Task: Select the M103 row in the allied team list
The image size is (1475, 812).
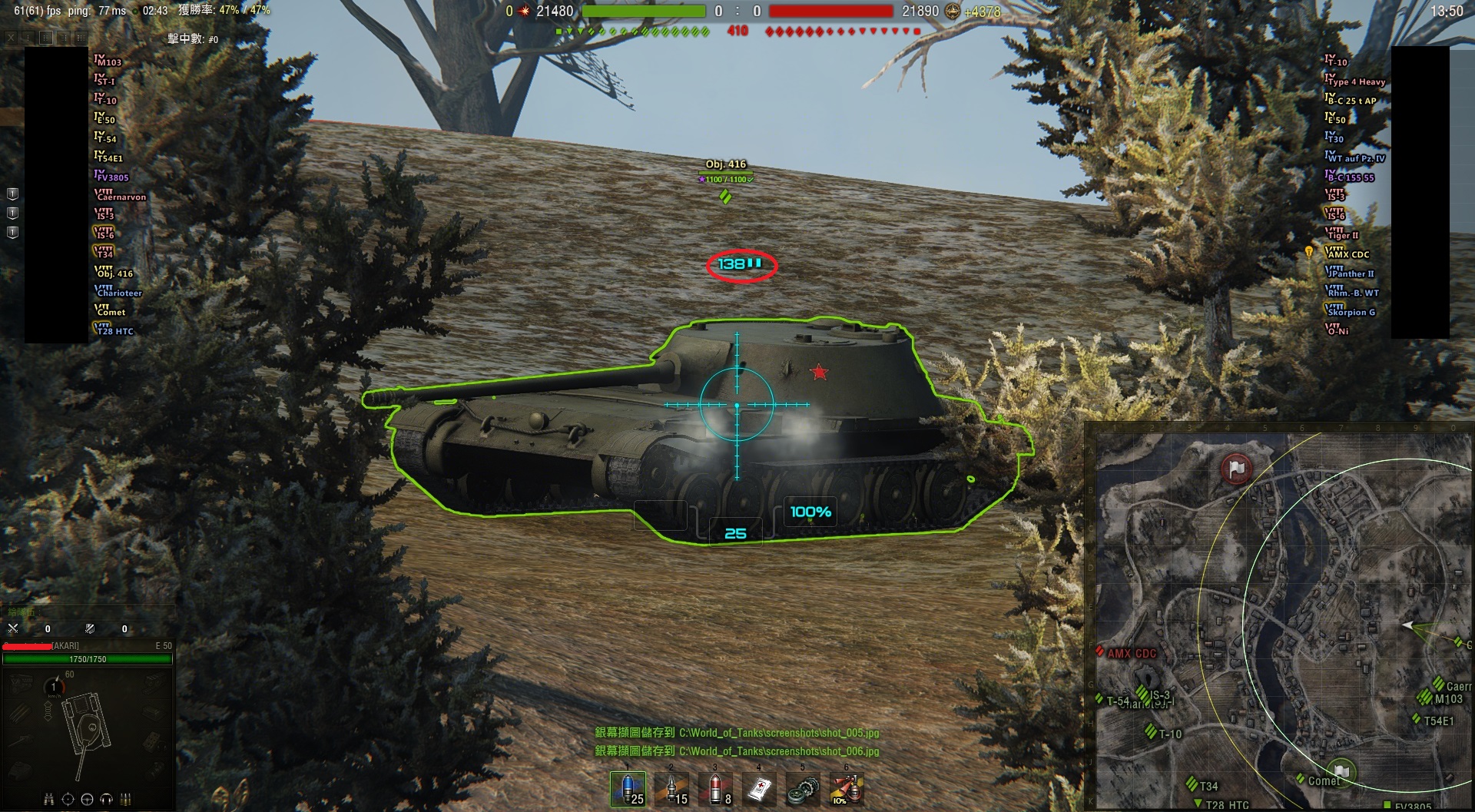Action: tap(108, 61)
